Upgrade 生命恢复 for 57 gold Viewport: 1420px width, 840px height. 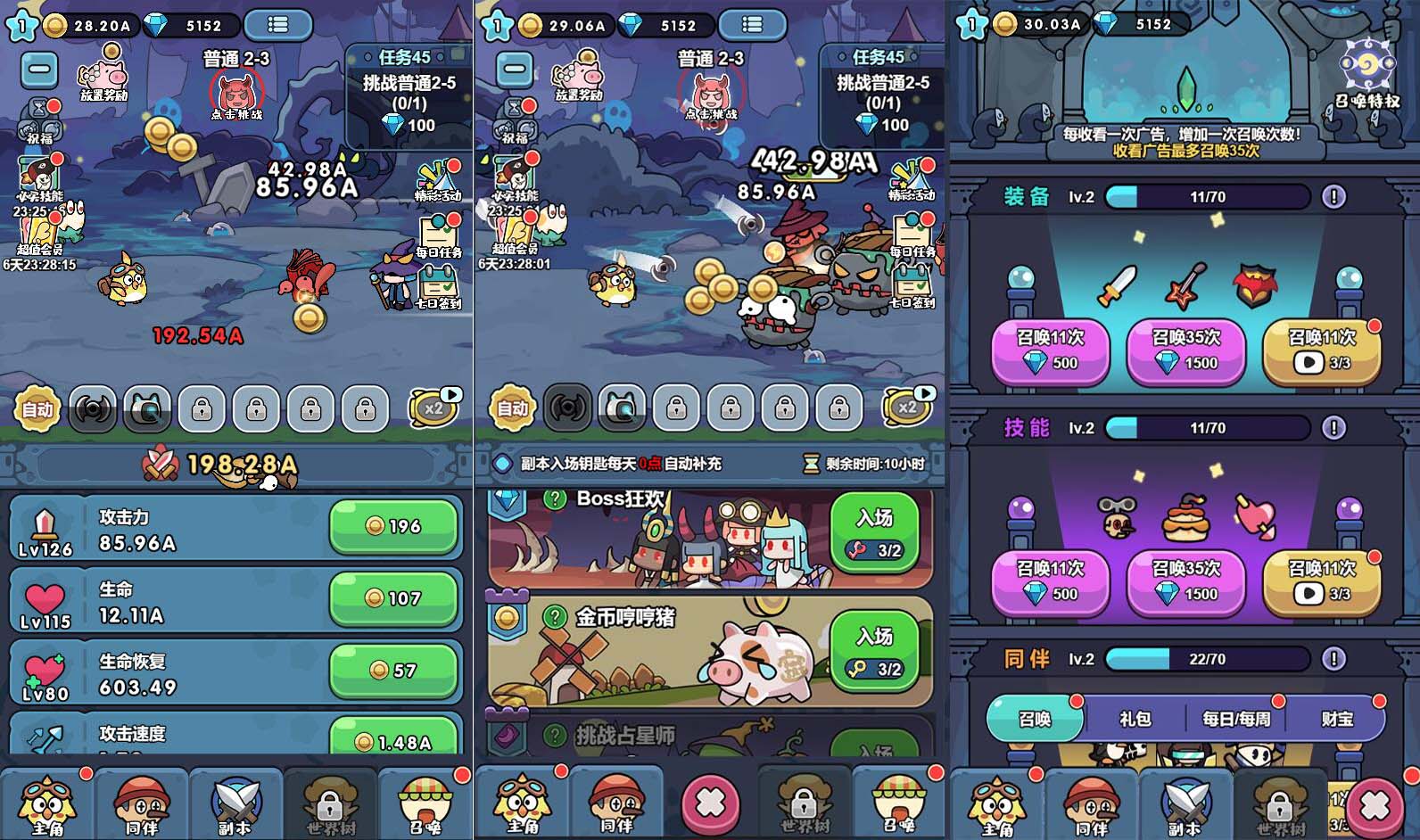pyautogui.click(x=394, y=671)
